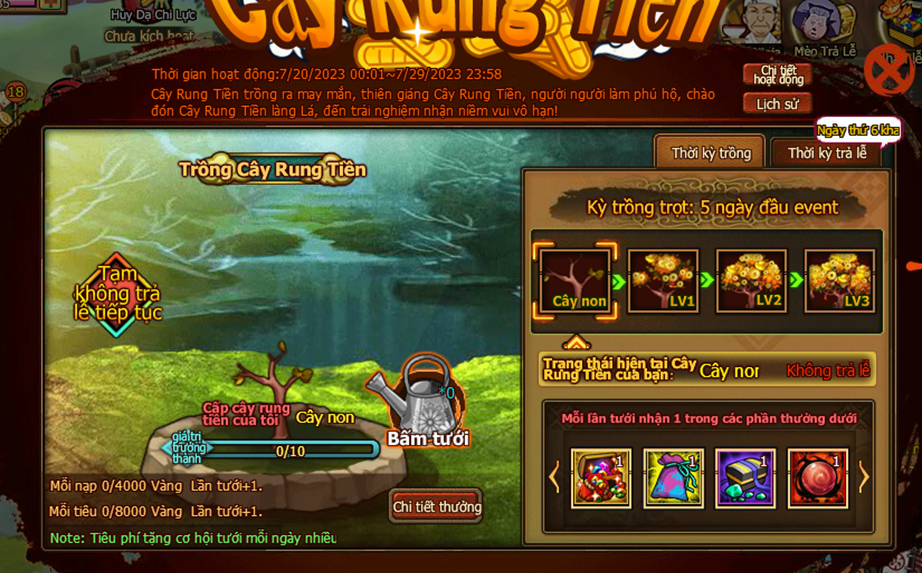Open Chi tiết thưởng reward details
Screen dimensions: 922x573
point(437,507)
